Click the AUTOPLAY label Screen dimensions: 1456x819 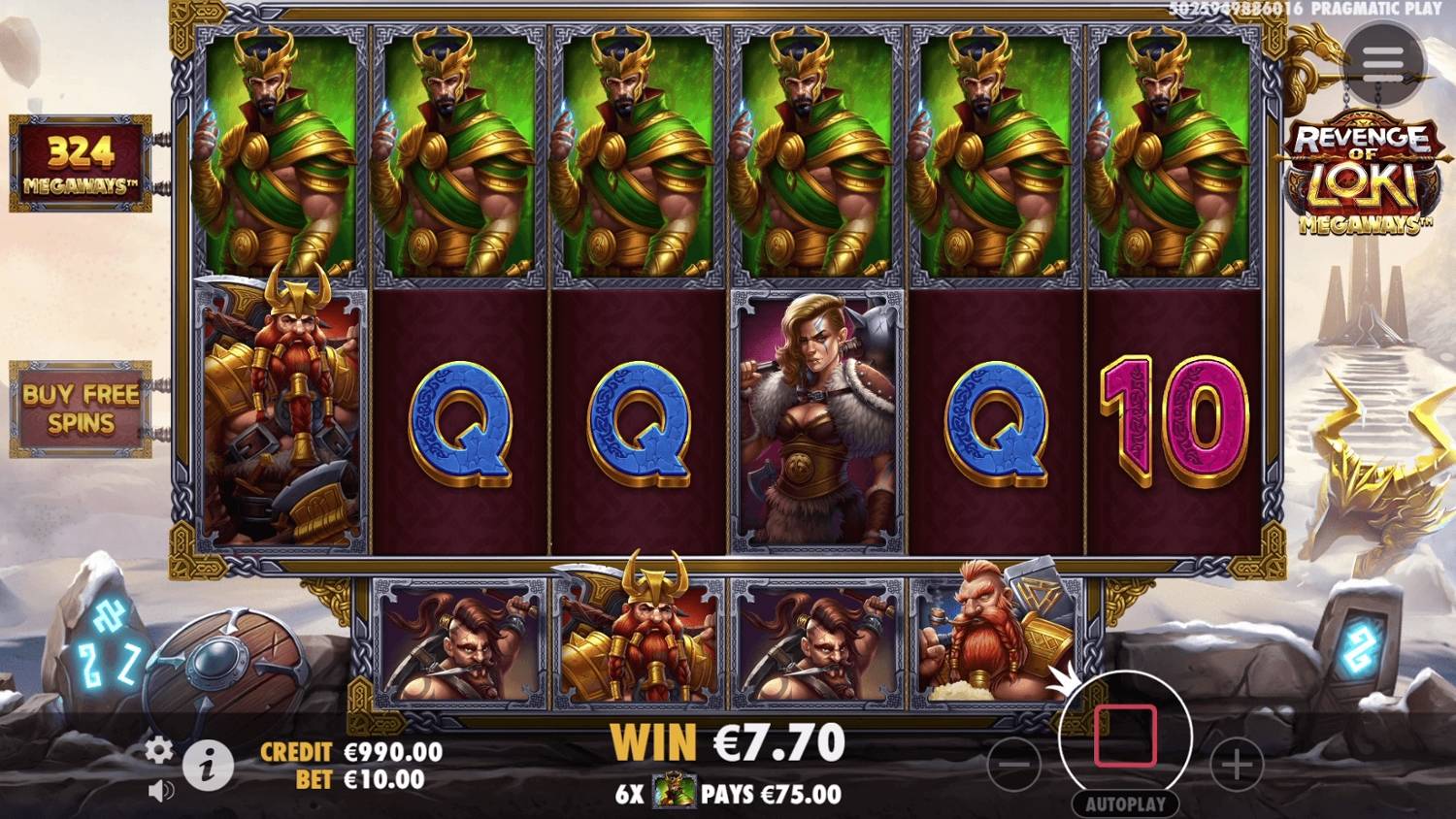(x=1126, y=803)
